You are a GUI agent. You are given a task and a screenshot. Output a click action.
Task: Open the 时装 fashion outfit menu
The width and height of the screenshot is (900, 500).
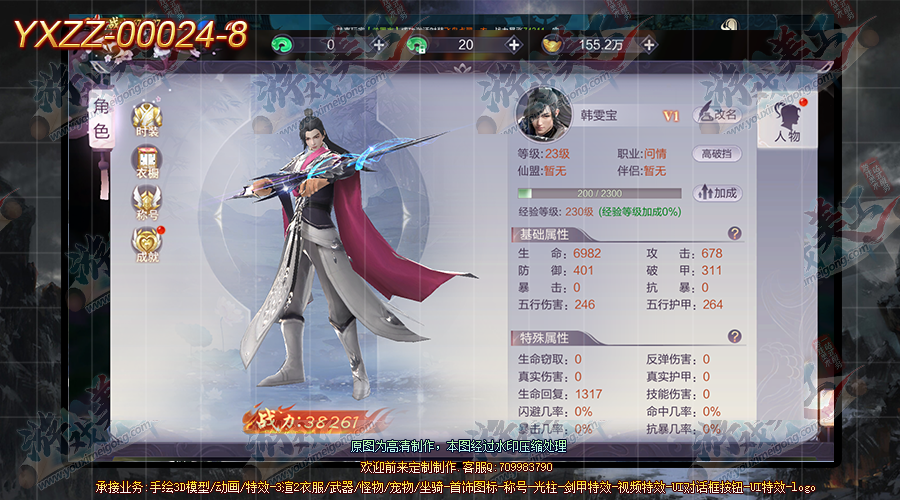147,118
